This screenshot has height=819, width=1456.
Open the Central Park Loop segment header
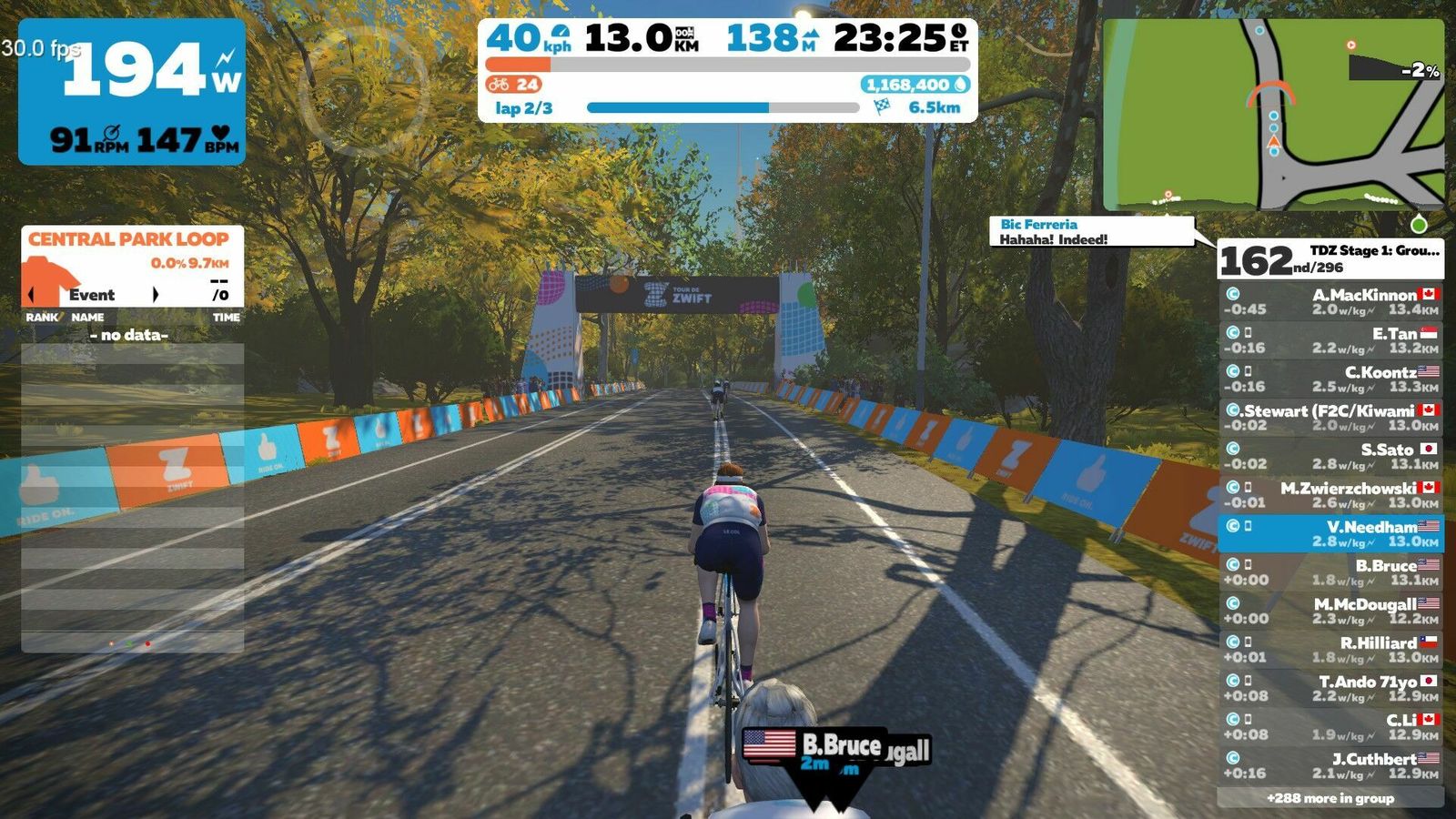tap(128, 239)
